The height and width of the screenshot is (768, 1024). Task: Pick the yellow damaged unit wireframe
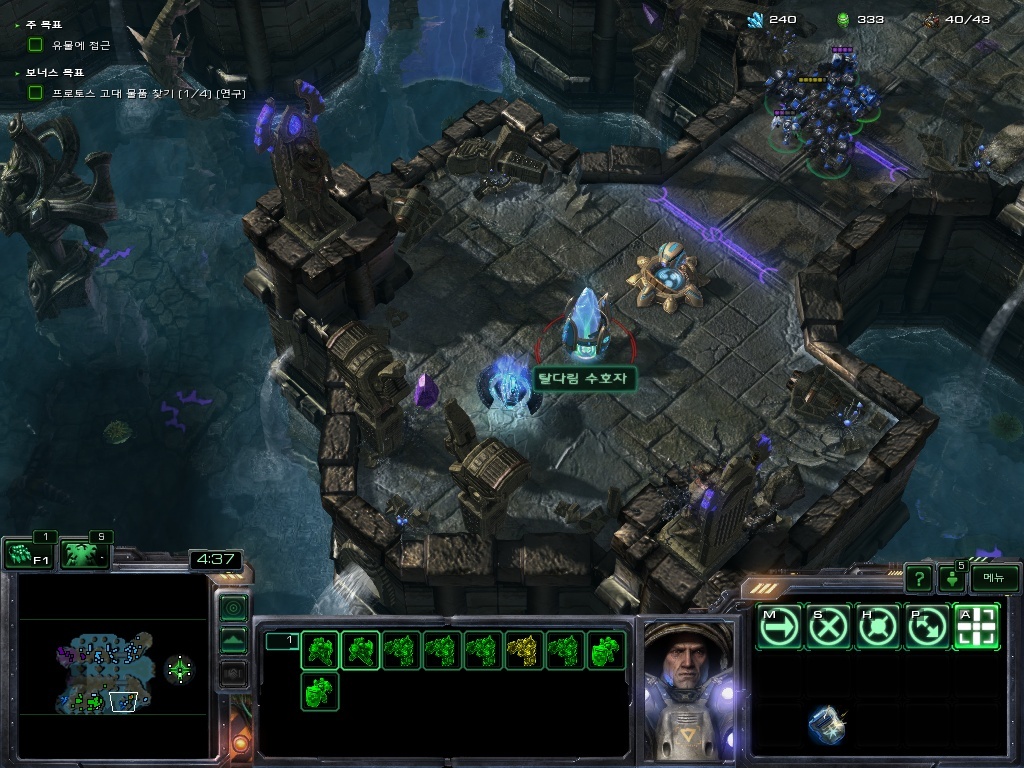[524, 651]
